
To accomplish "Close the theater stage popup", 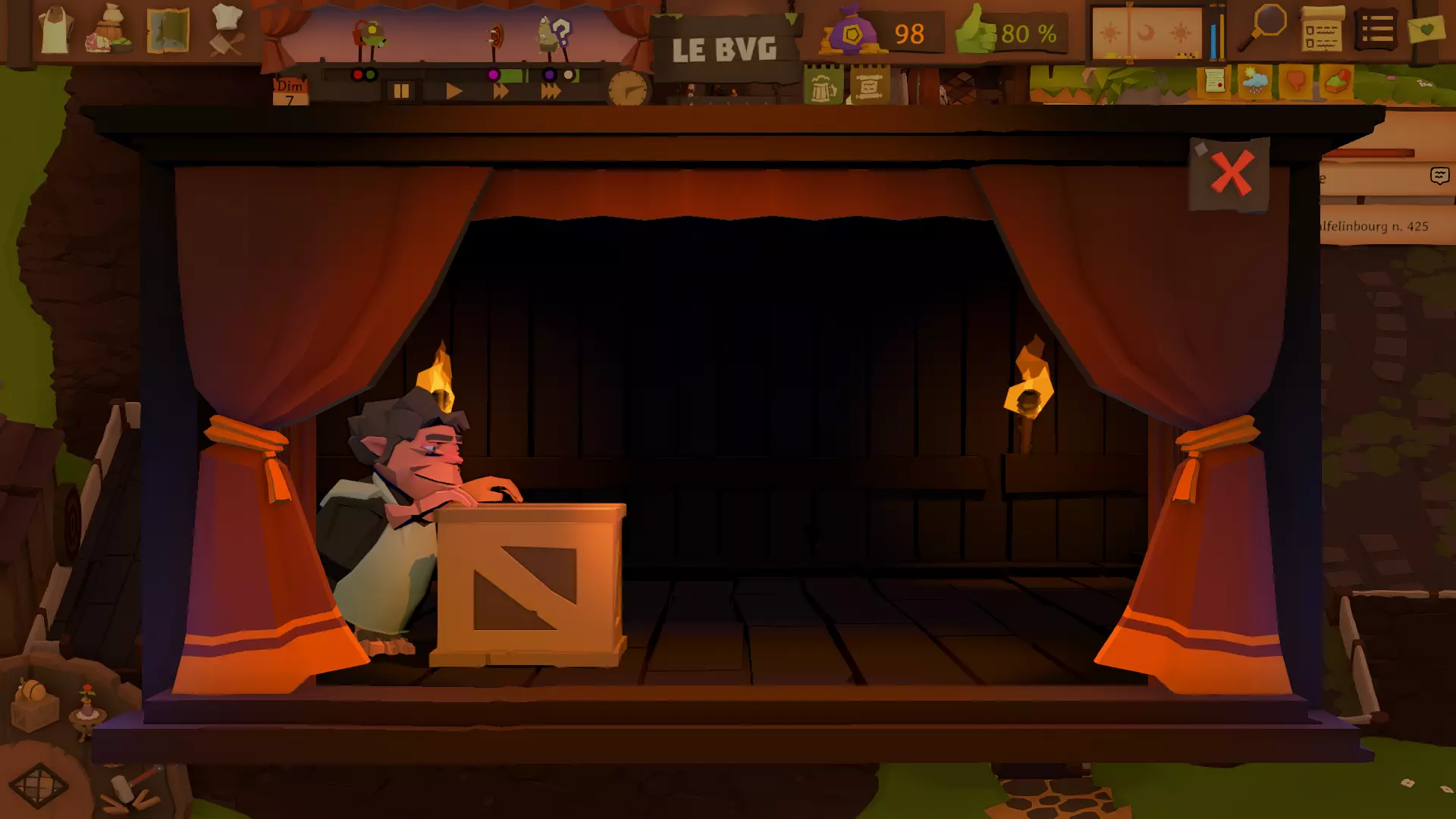I will point(1231,174).
